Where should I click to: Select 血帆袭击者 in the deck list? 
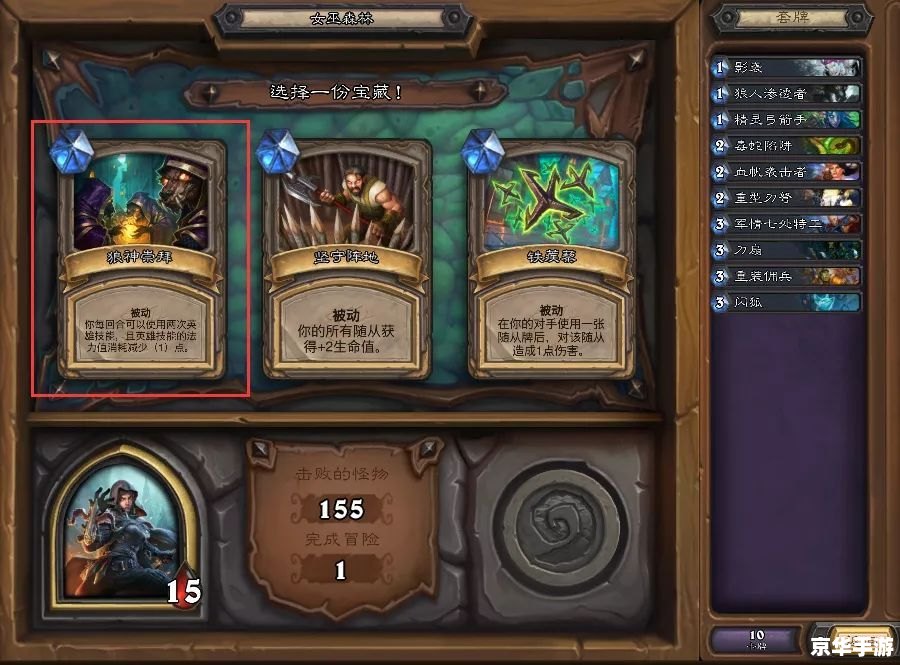785,172
